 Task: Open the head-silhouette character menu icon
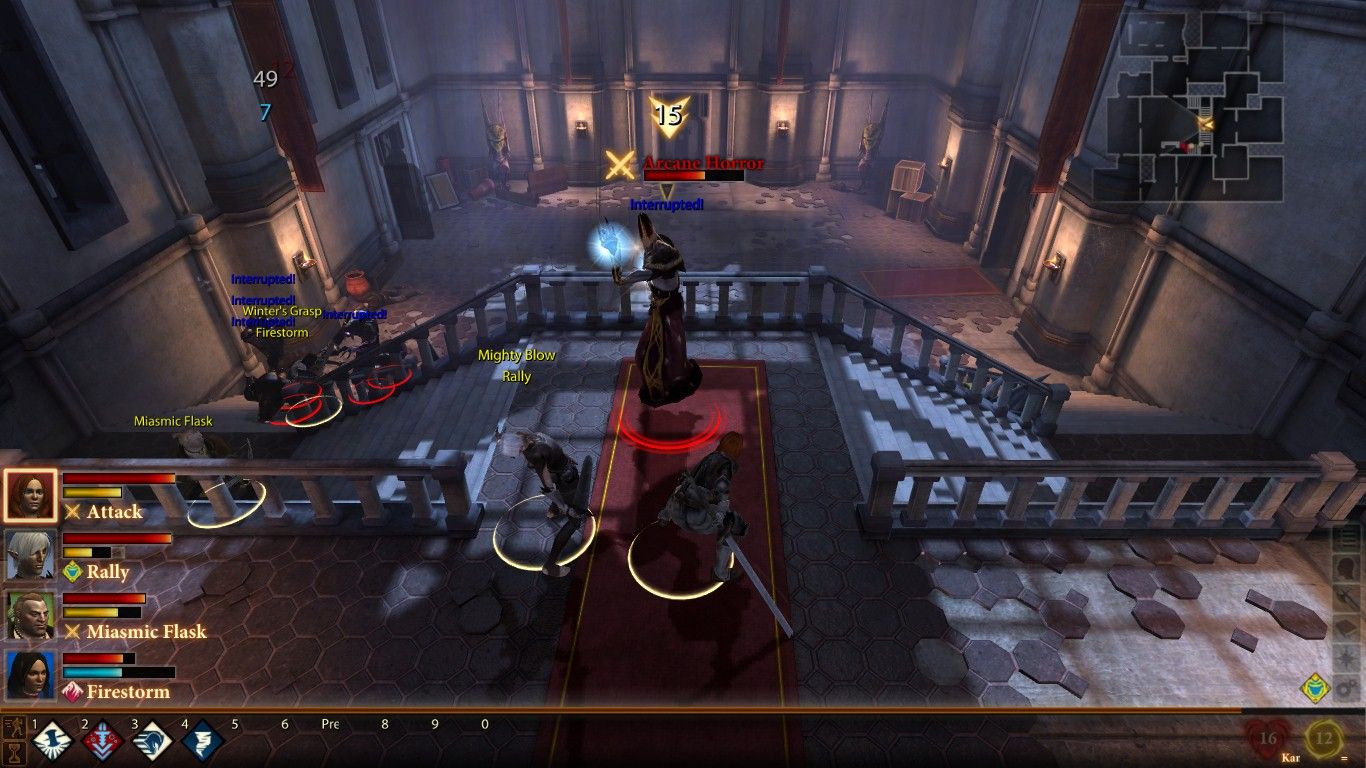point(1346,566)
